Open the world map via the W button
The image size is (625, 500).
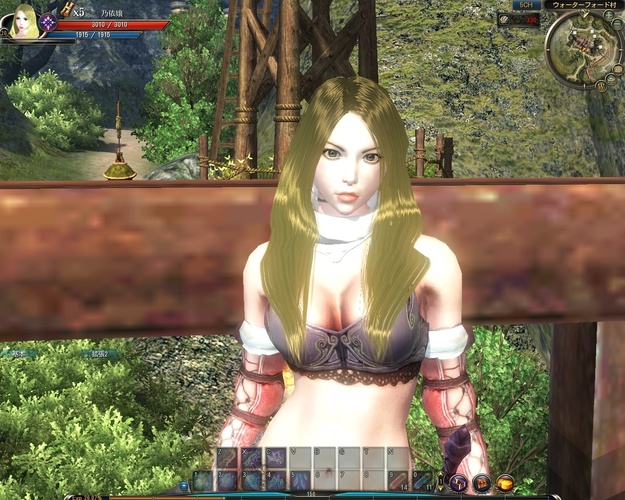coord(601,86)
